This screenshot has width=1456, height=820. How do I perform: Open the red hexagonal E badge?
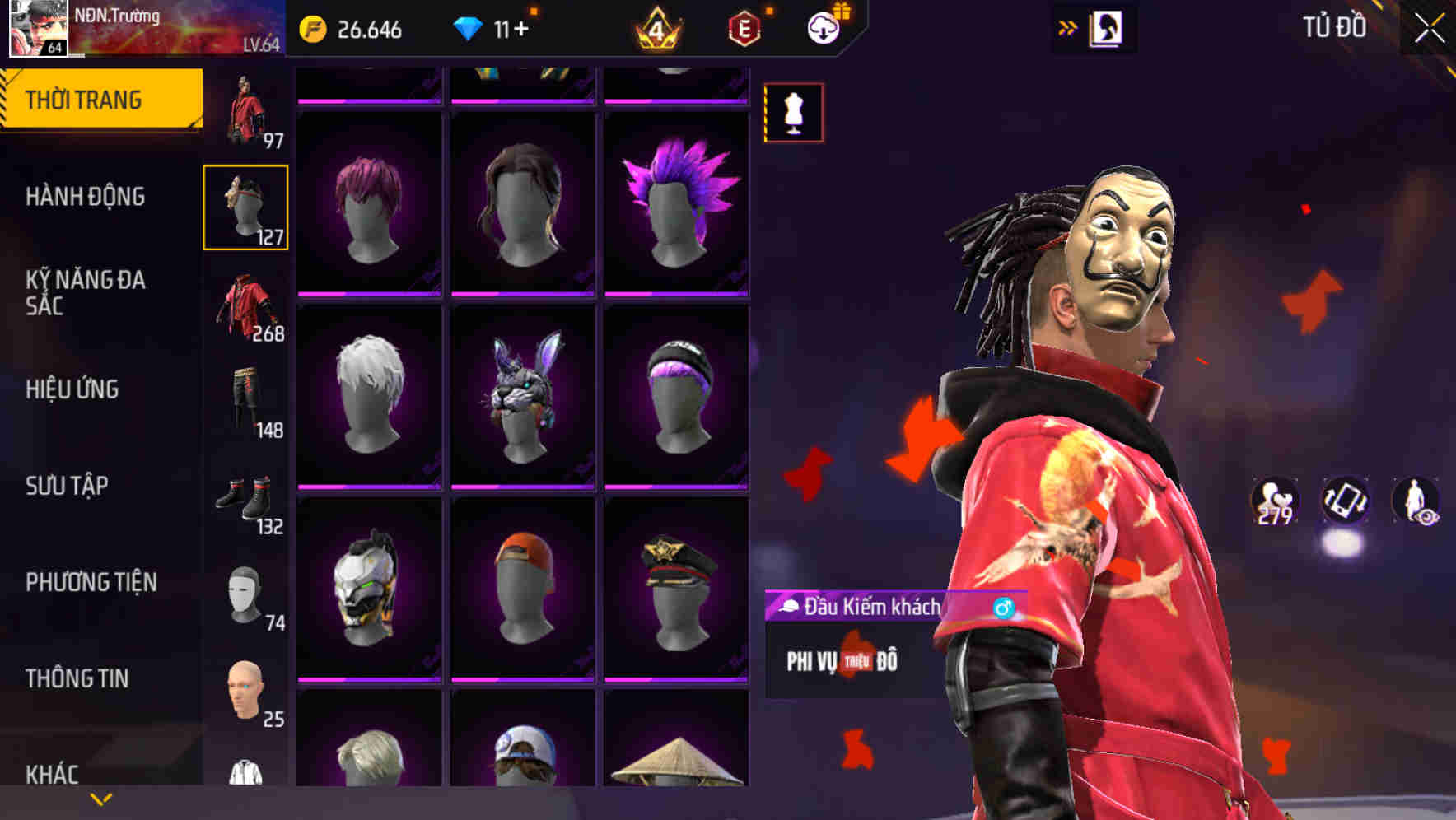[x=744, y=27]
